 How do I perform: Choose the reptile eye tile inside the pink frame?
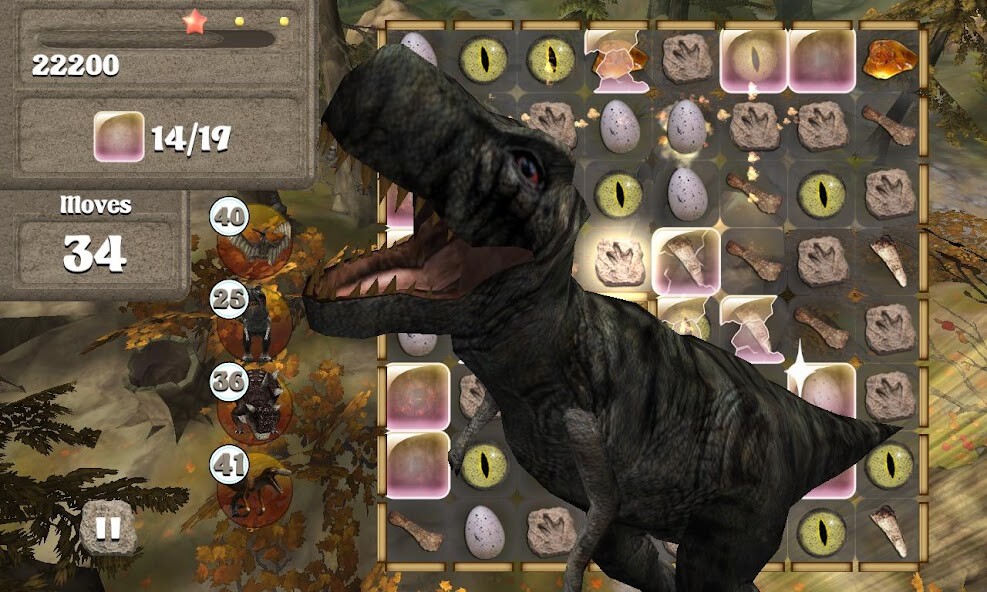[754, 58]
